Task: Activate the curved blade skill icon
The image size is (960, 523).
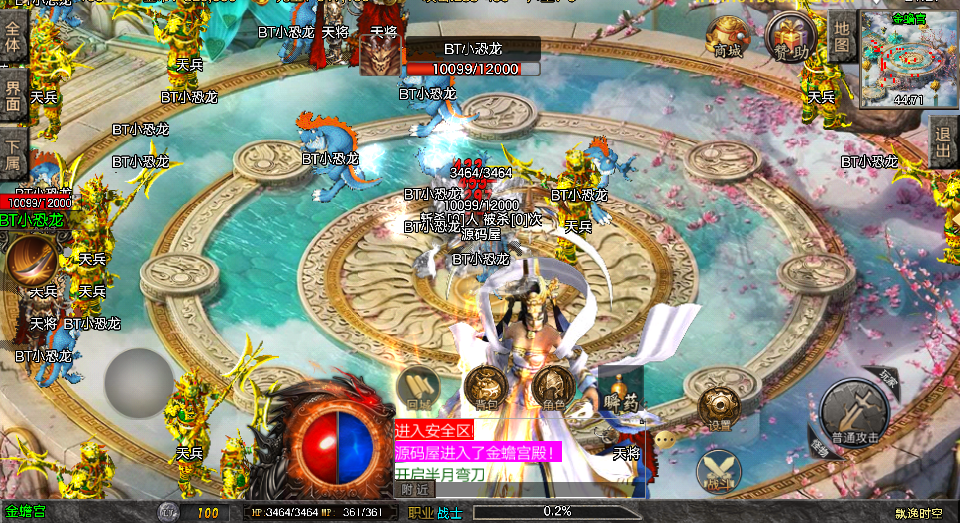Action: point(33,260)
